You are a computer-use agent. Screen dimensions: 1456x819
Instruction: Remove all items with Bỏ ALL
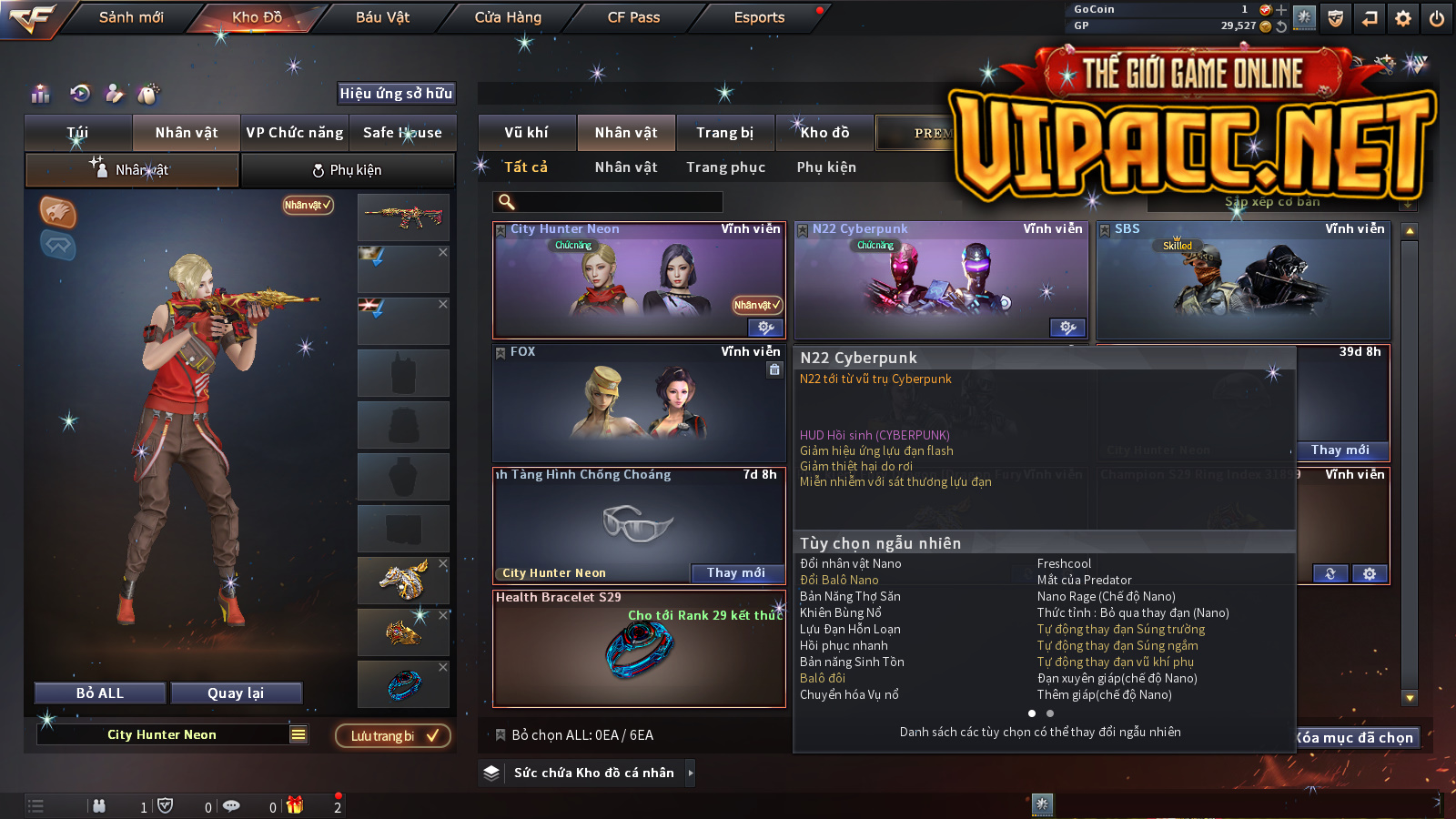tap(100, 693)
